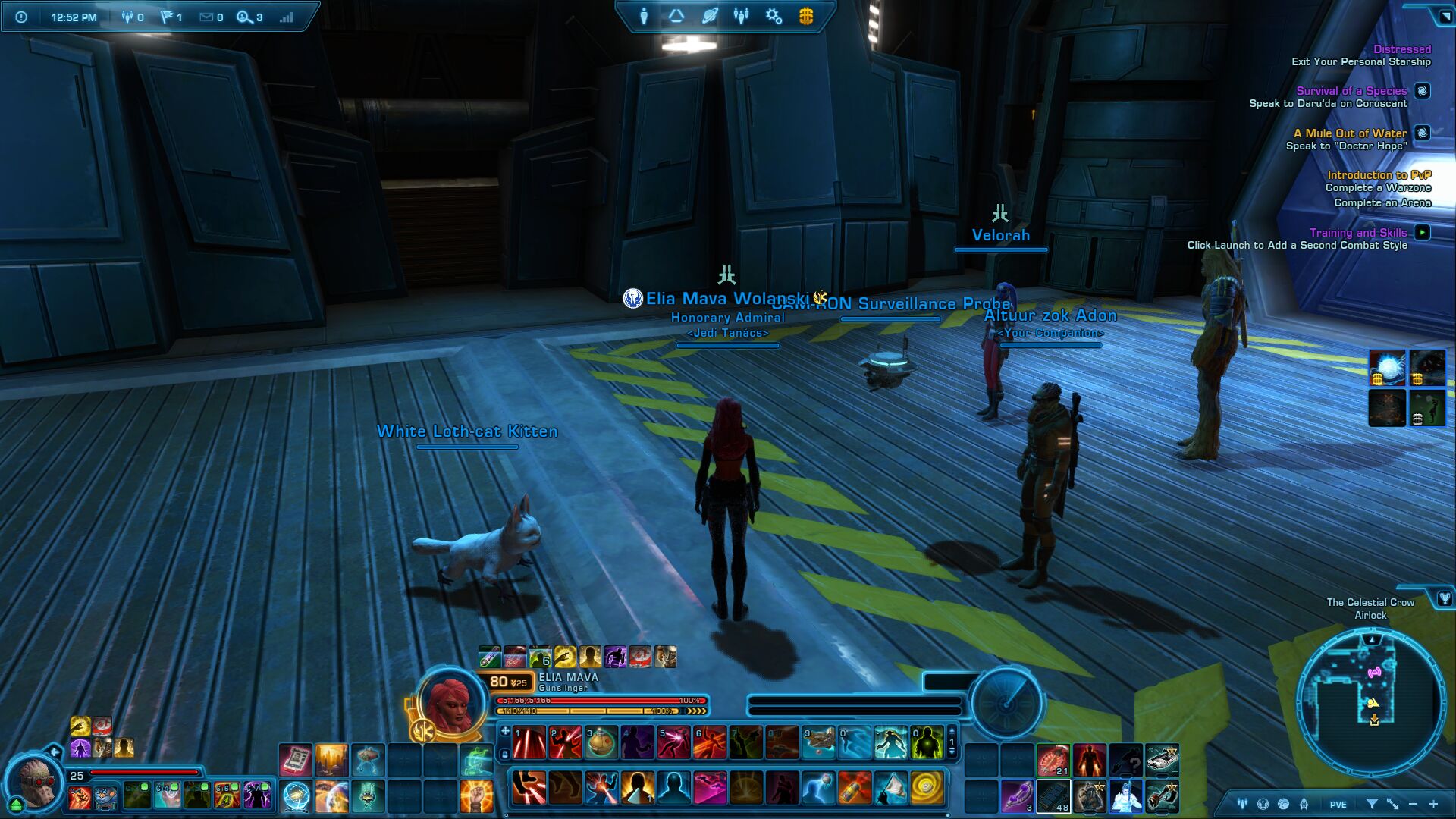Zoom out the minimap with minus button
Image resolution: width=1456 pixels, height=819 pixels.
pos(1413,804)
